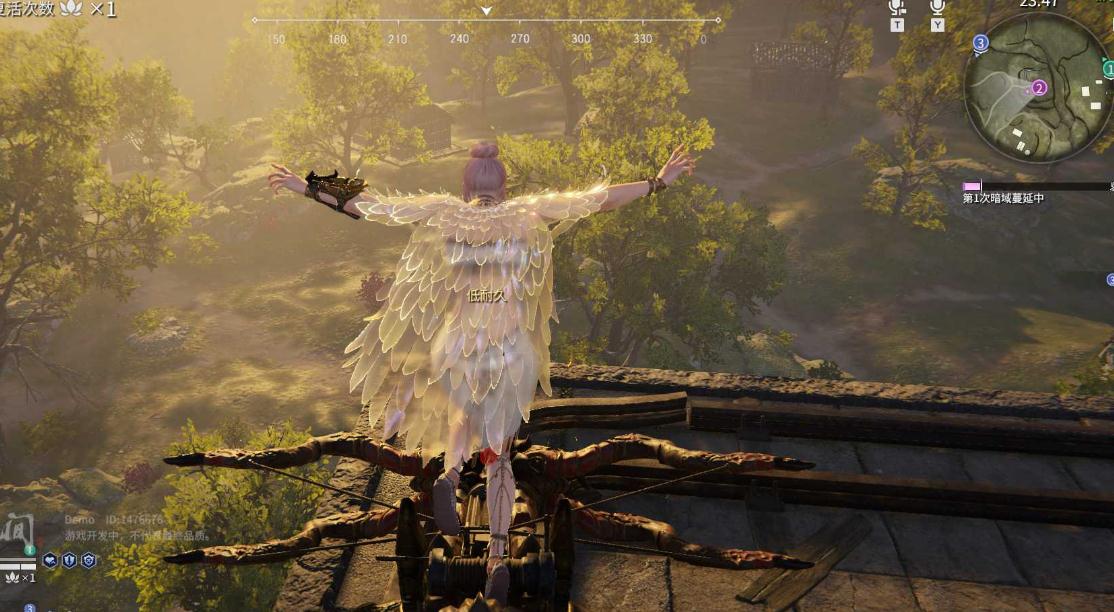Toggle the microphone icon above the Y key
This screenshot has width=1114, height=612.
point(937,7)
